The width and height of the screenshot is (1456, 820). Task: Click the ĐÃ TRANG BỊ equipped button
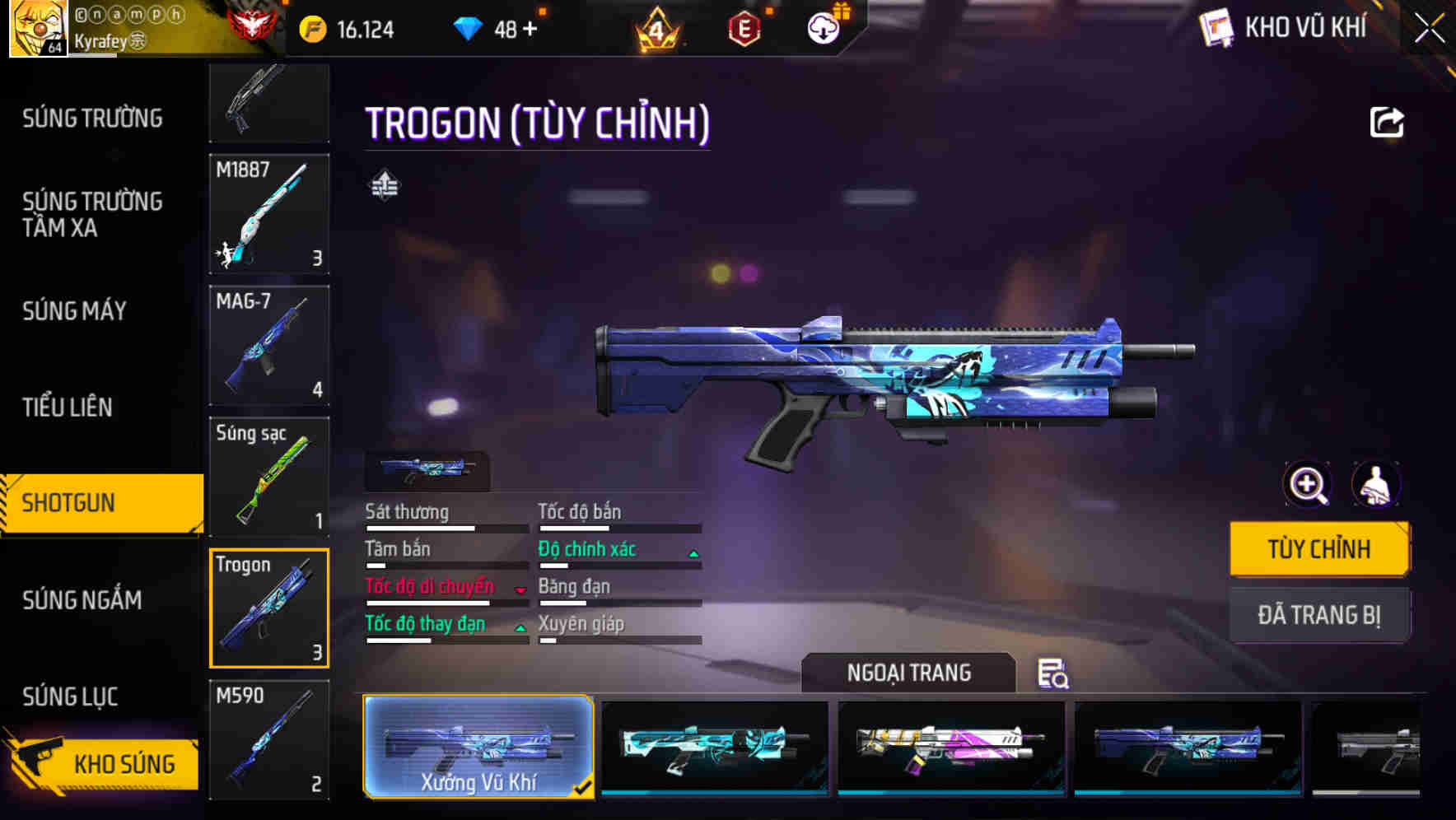(1318, 615)
